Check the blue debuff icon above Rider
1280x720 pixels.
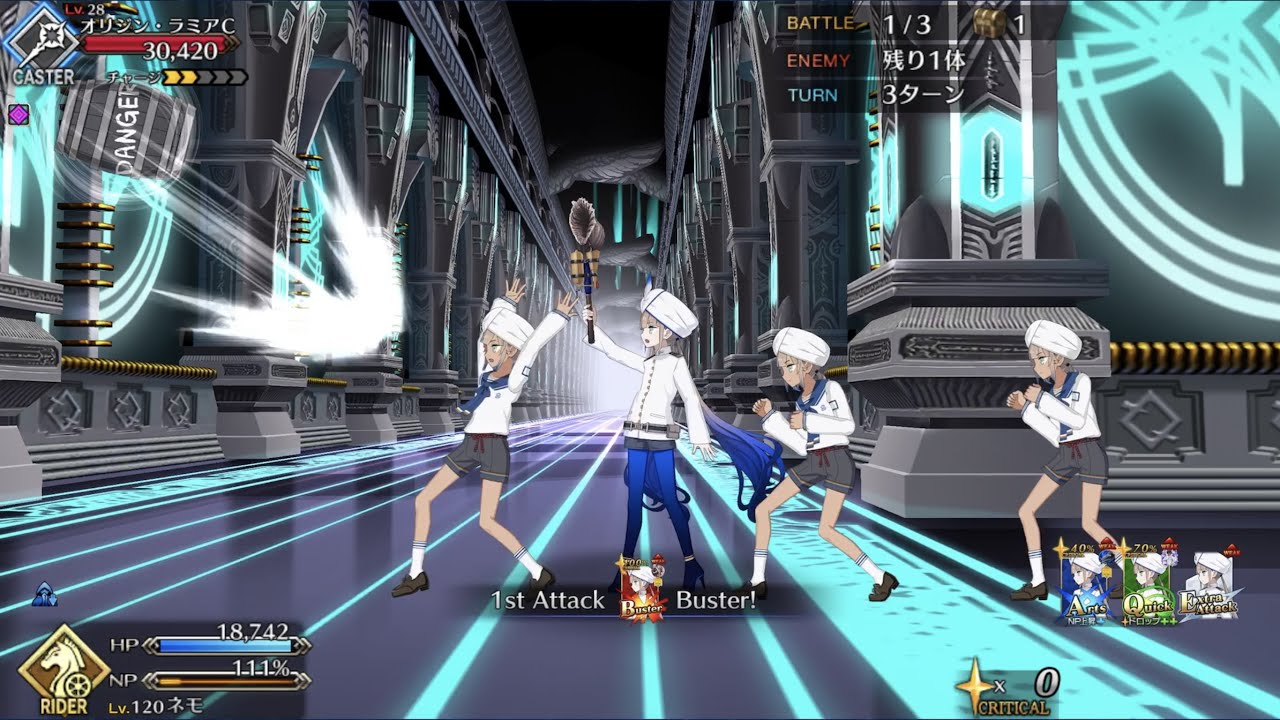point(46,594)
